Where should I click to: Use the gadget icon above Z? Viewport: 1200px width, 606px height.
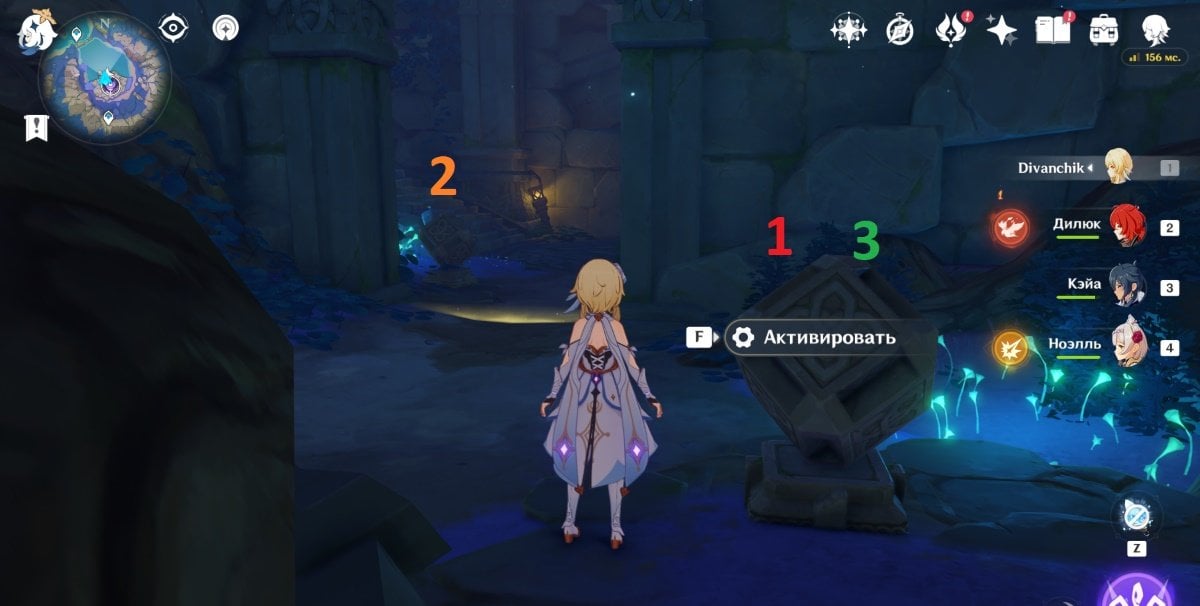1138,517
